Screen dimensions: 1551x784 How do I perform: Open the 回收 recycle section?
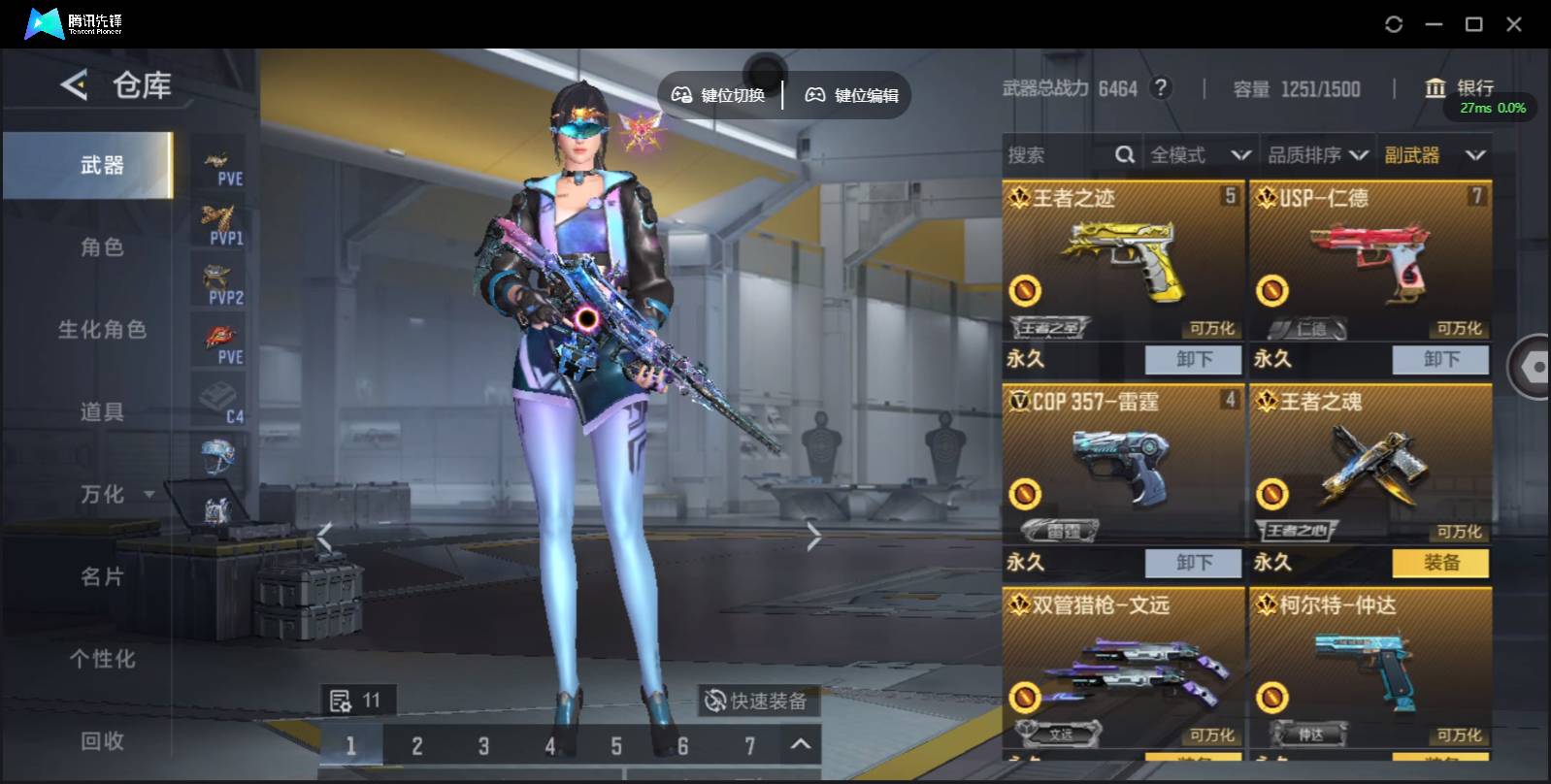tap(102, 741)
